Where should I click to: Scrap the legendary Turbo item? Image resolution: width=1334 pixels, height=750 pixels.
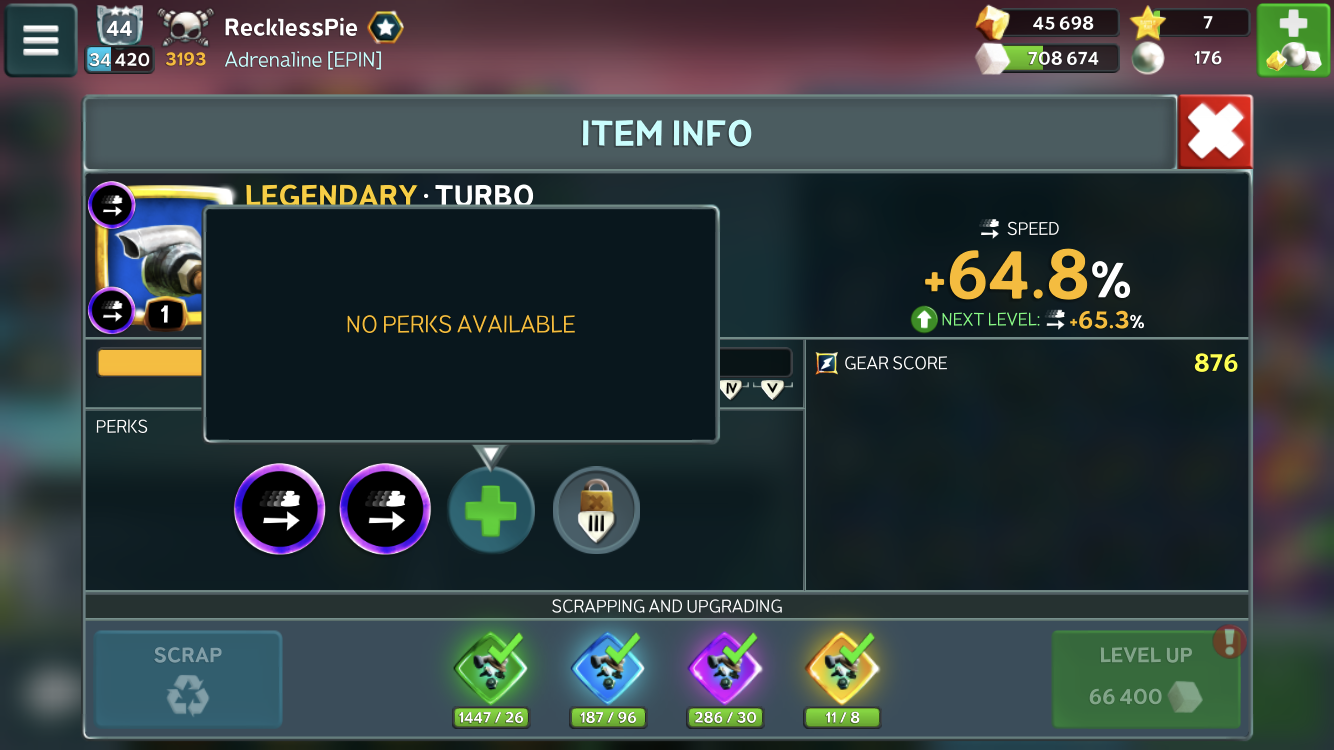coord(188,678)
